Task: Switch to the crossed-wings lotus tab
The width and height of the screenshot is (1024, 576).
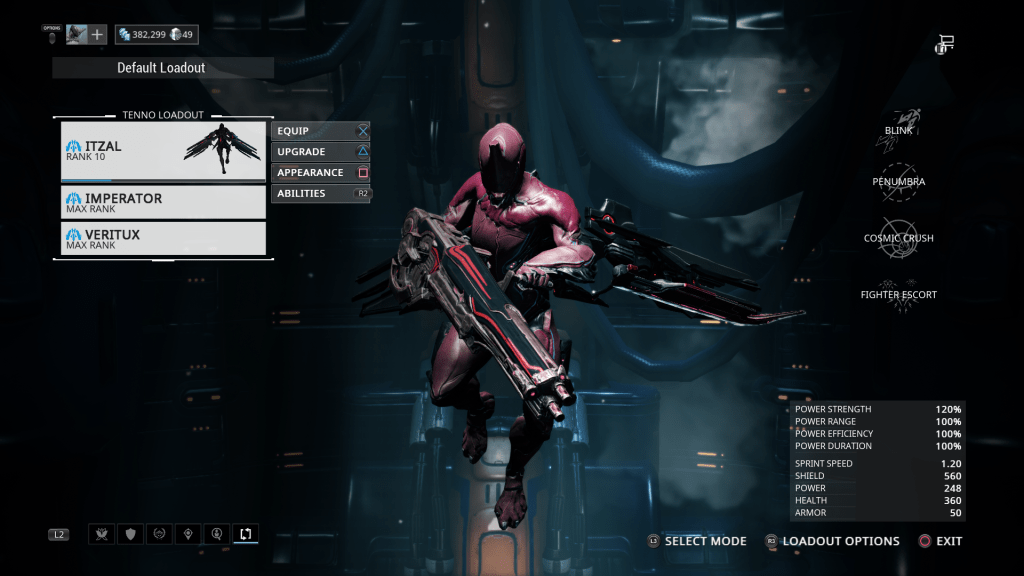Action: point(101,534)
